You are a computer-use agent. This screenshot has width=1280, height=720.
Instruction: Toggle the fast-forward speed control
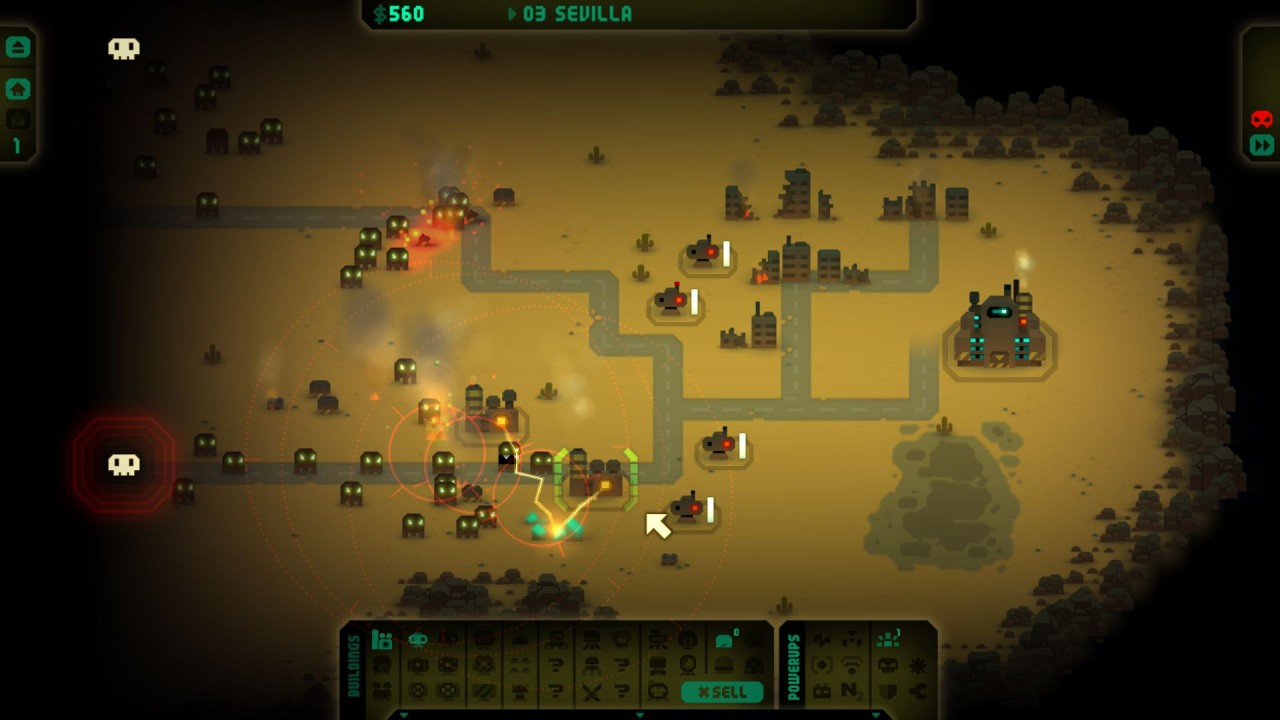(1261, 145)
